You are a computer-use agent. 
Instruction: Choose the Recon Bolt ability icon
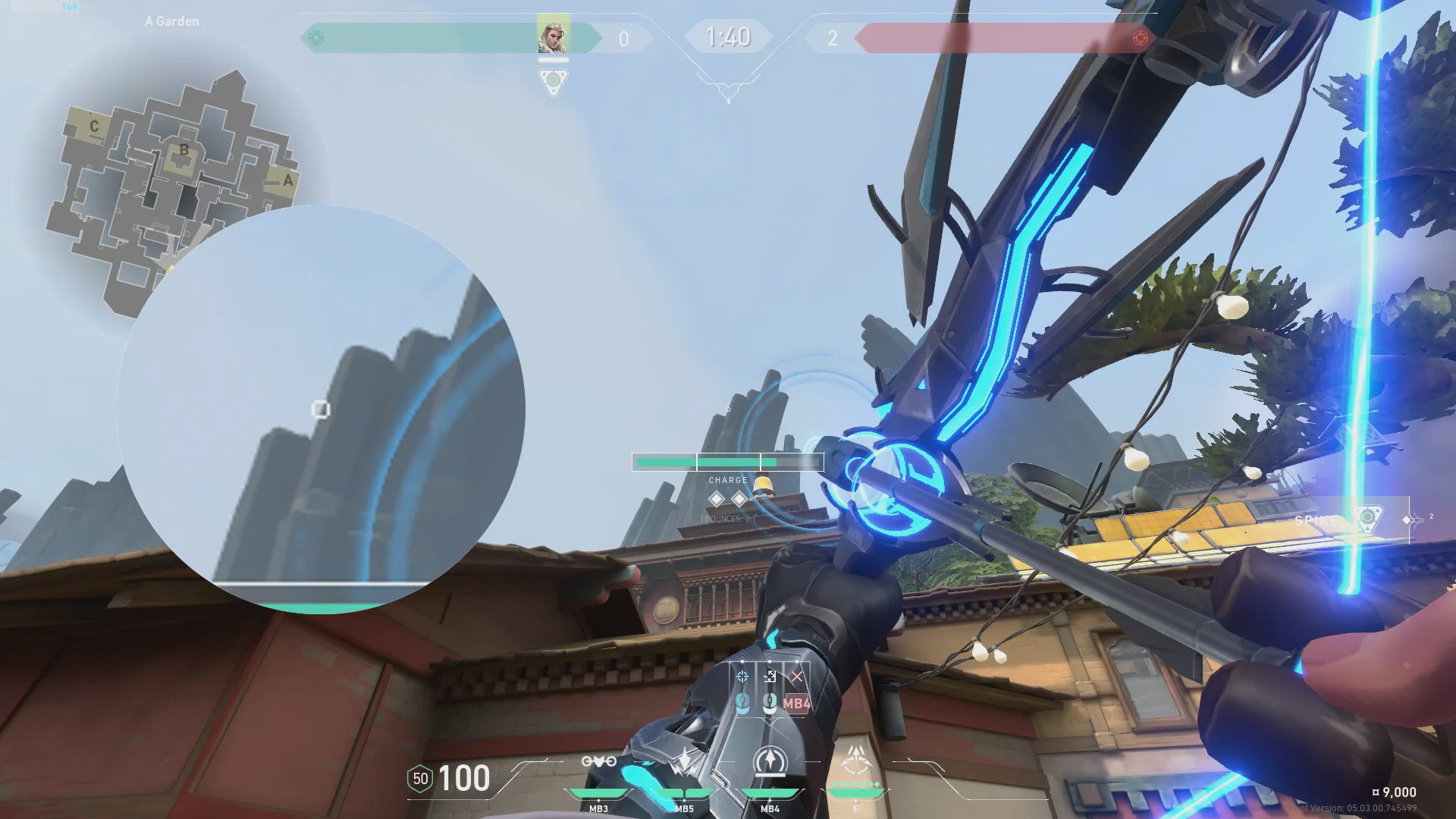point(770,761)
